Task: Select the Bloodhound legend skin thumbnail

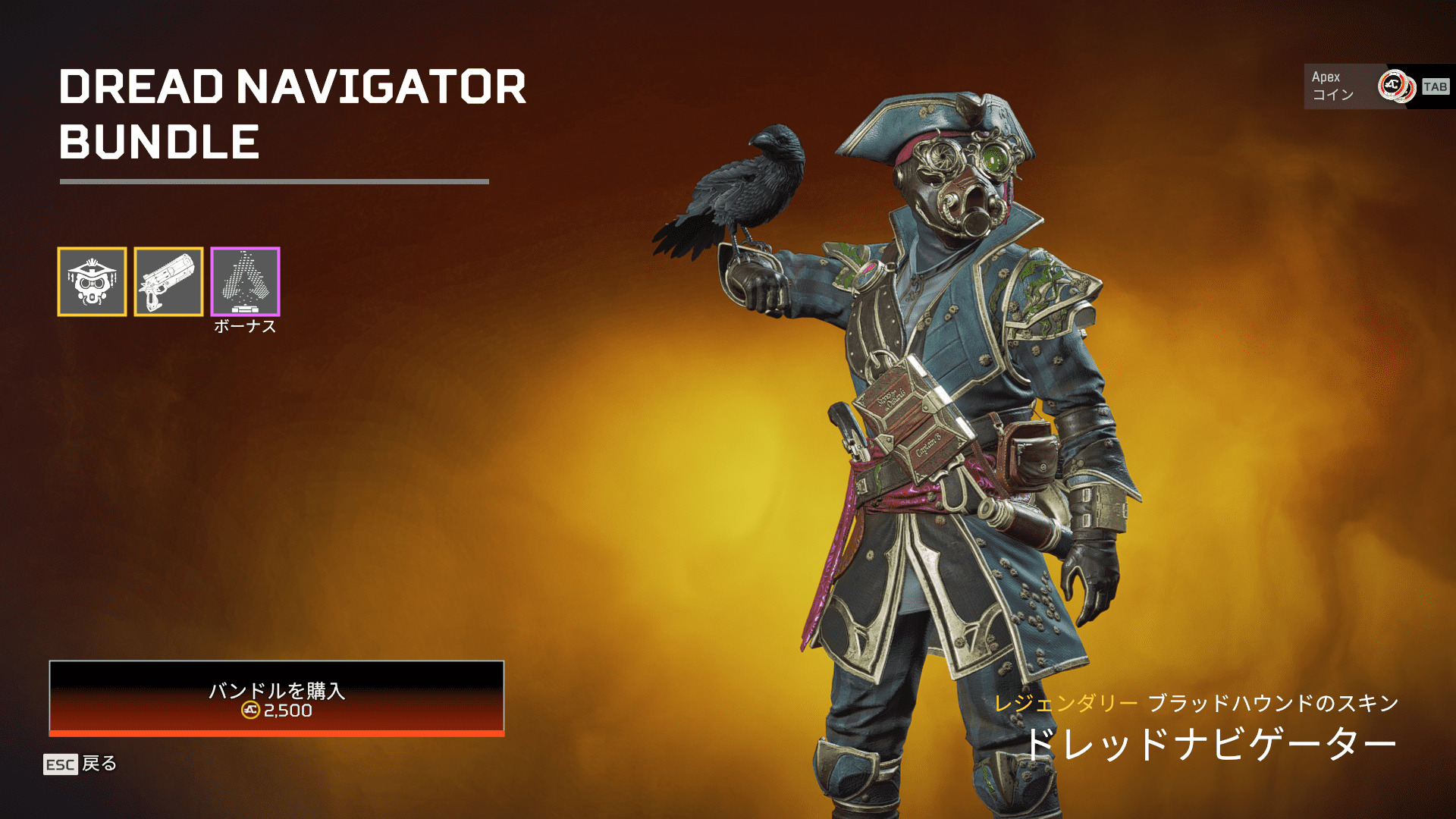Action: click(92, 281)
